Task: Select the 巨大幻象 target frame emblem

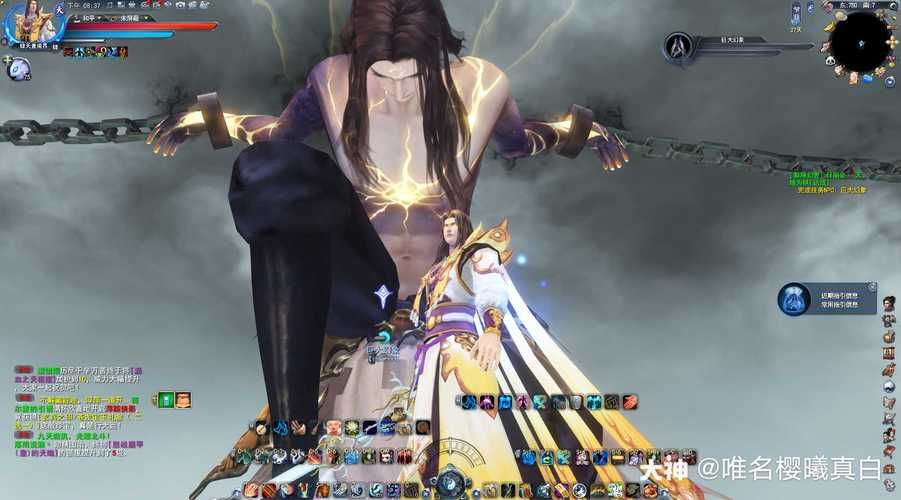Action: 680,46
